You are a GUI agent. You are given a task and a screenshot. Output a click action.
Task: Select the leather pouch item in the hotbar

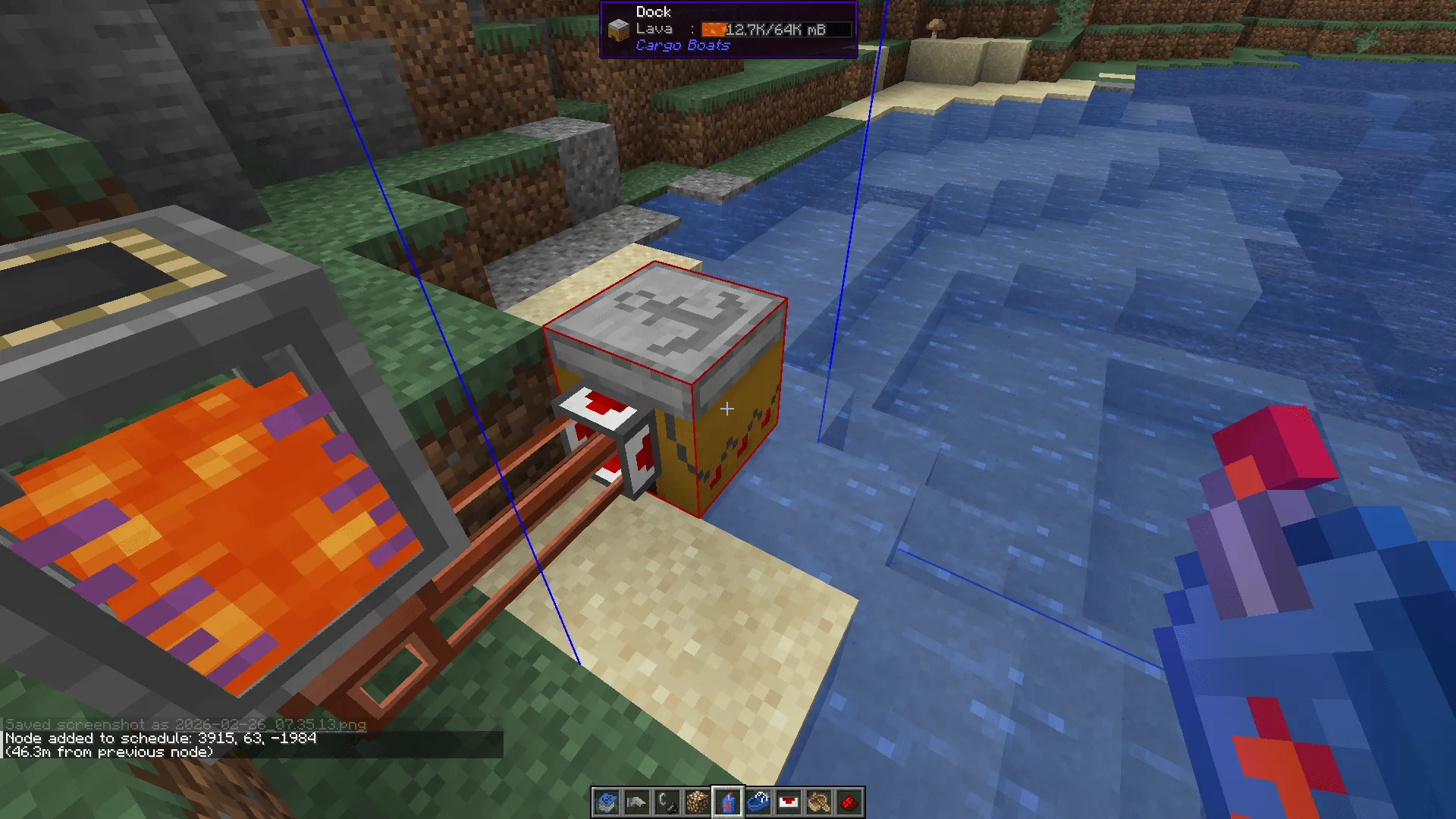coord(820,803)
